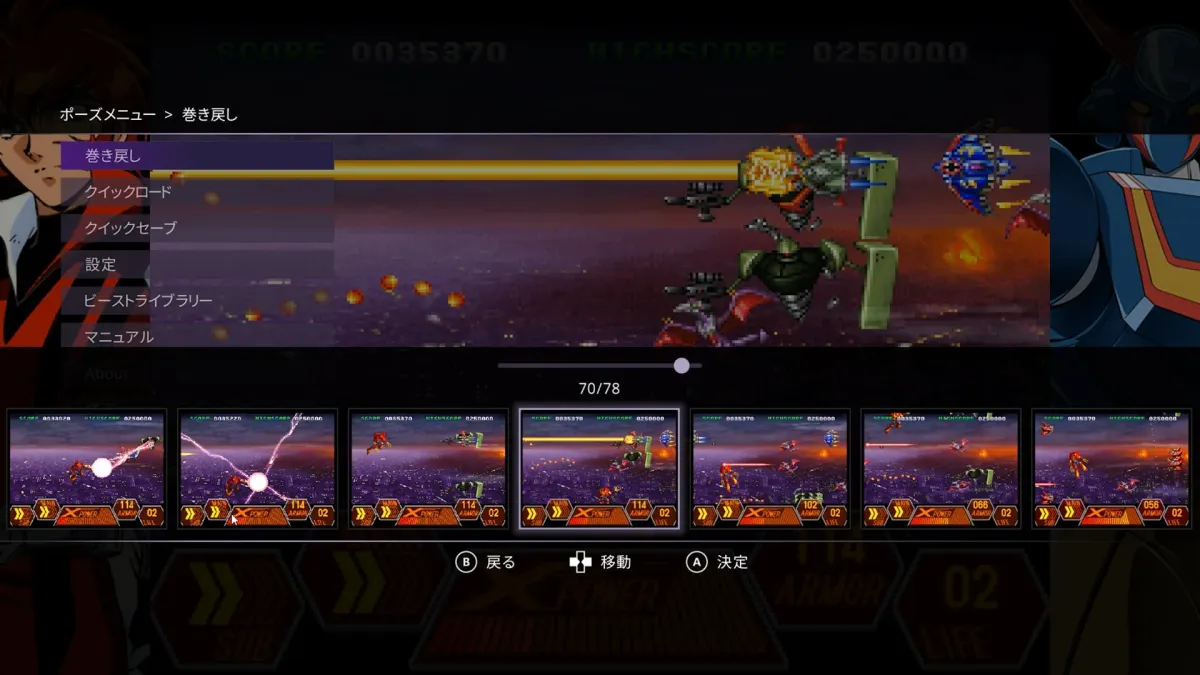This screenshot has height=675, width=1200.
Task: Open the ピースライブラリー library entry
Action: tap(196, 300)
